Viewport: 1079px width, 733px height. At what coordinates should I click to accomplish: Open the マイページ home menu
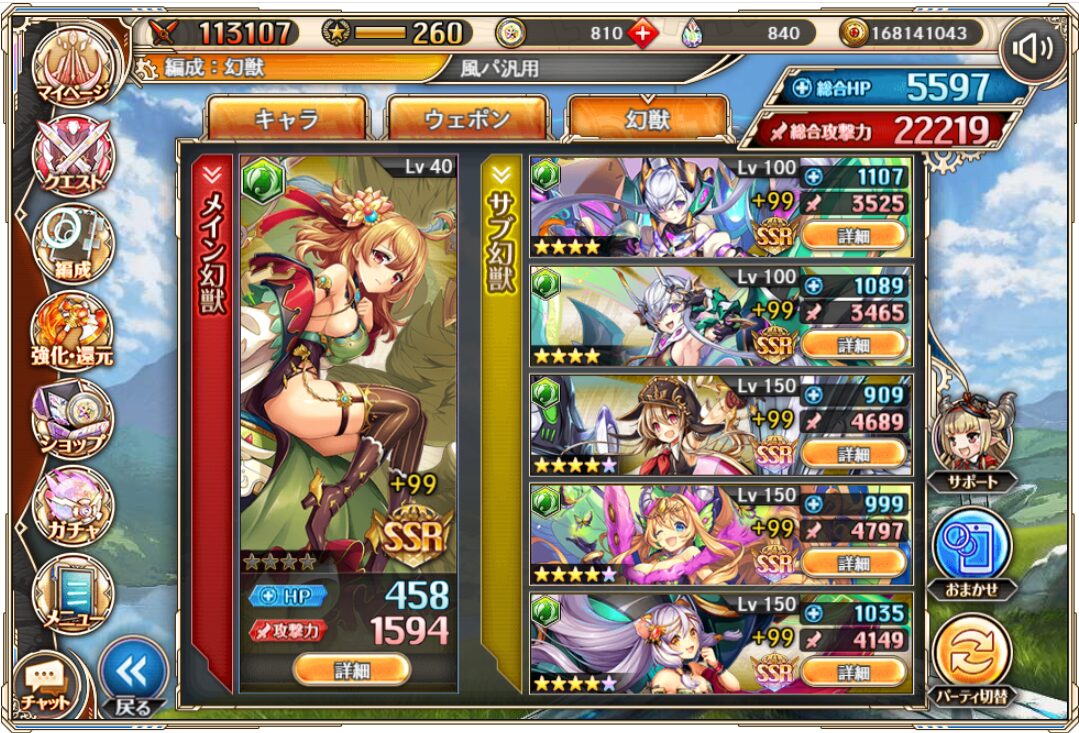72,68
